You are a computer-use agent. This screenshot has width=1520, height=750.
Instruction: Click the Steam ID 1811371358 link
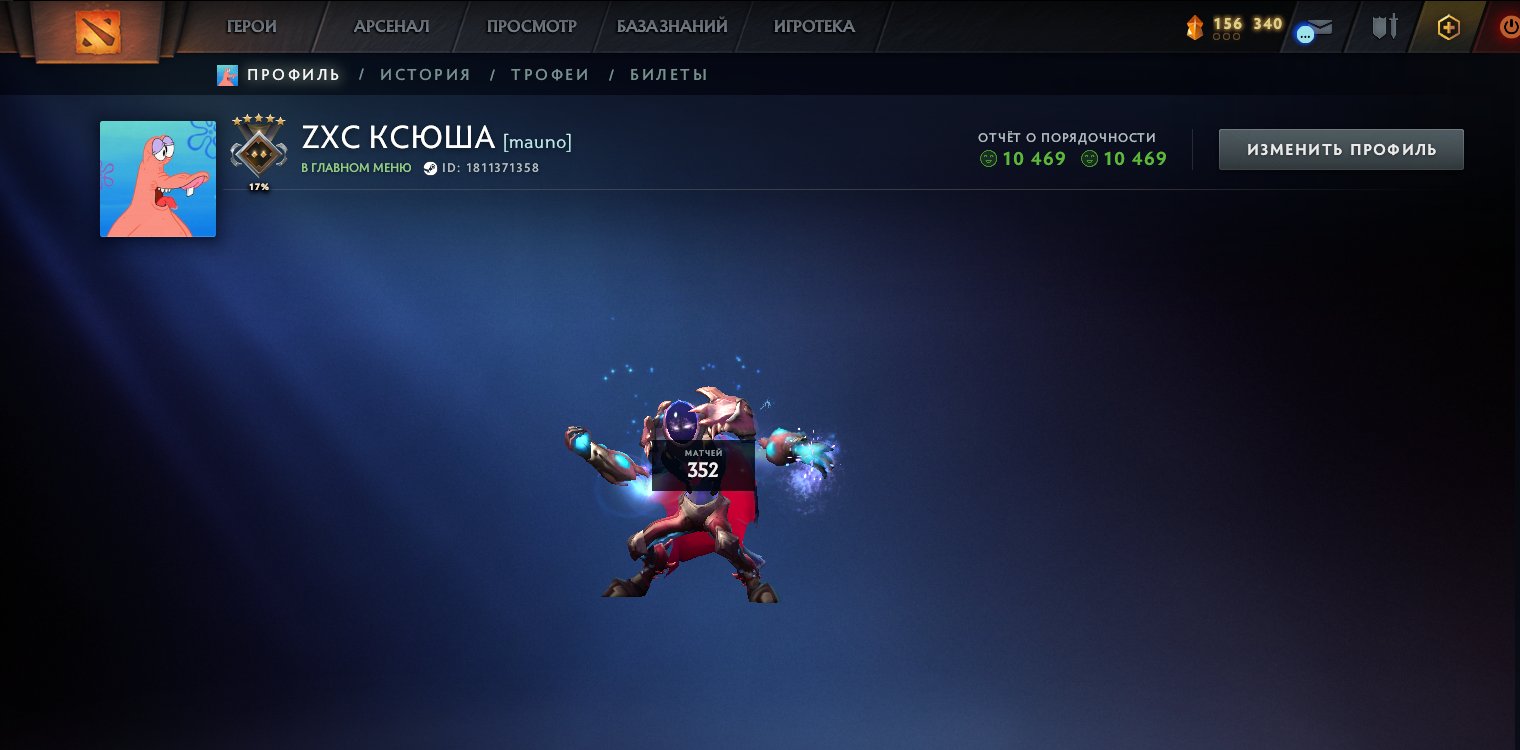(490, 168)
